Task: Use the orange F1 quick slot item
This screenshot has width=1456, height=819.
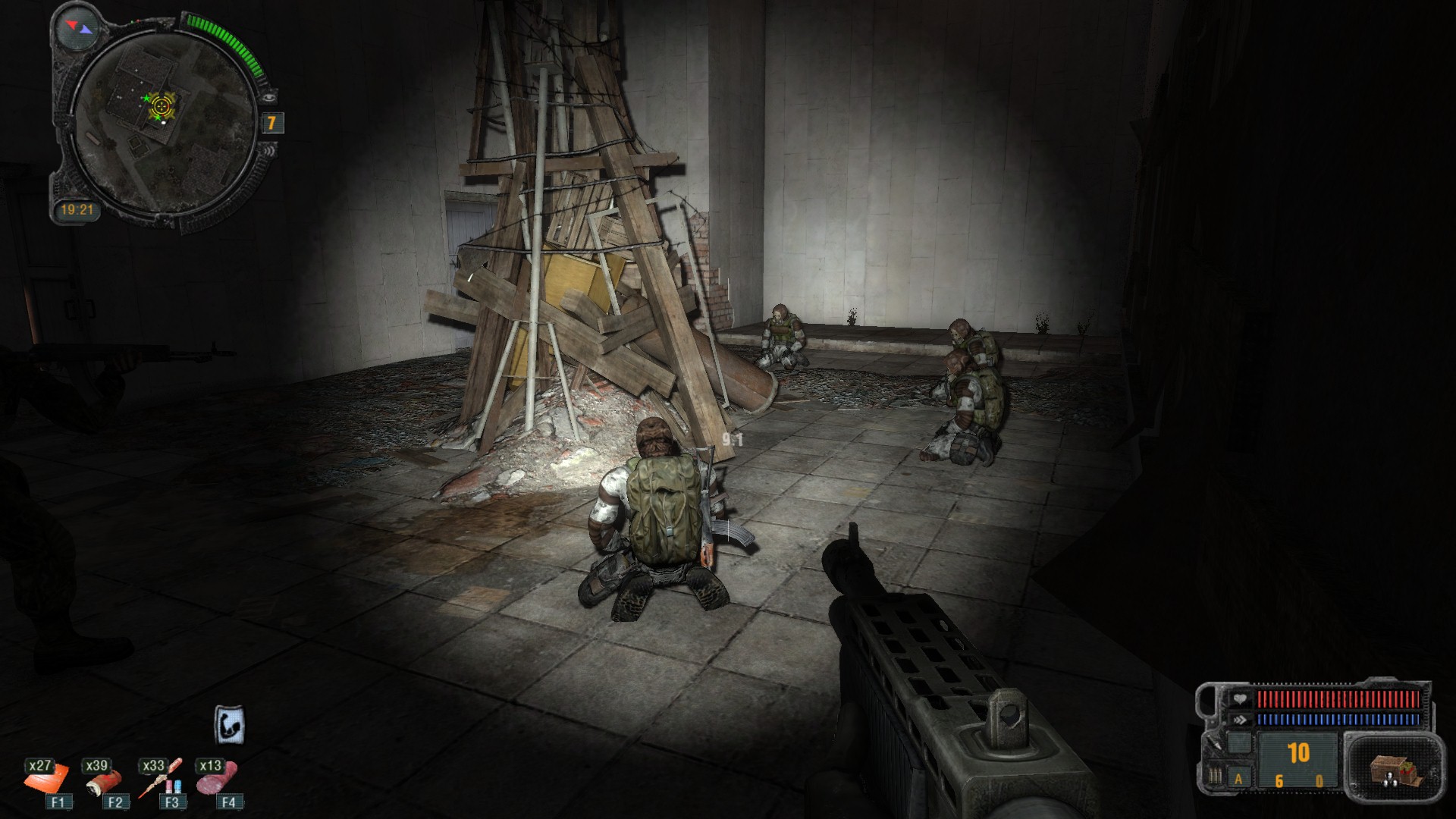Action: [47, 780]
